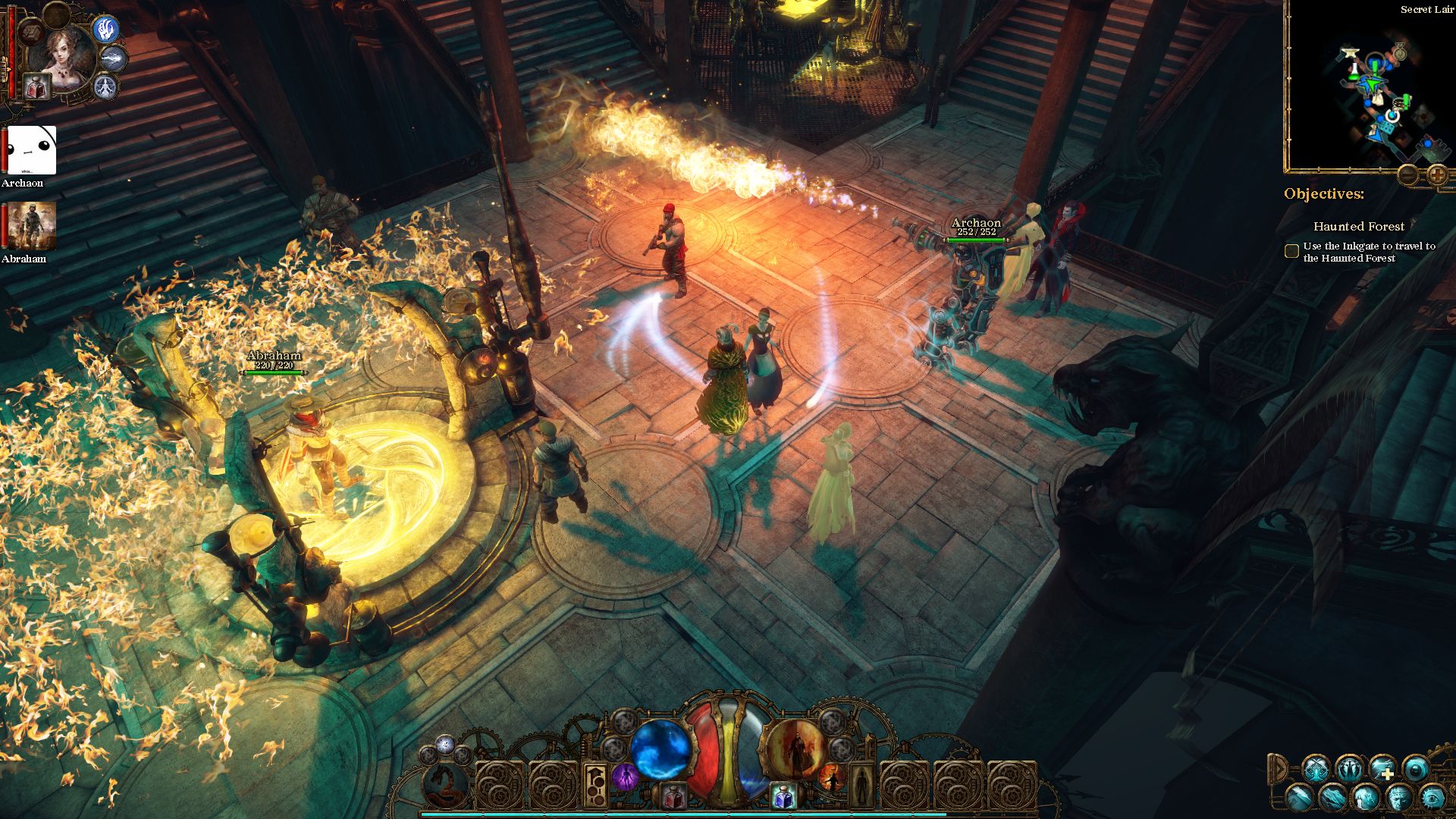Activate the blue swirling primary skill orb

point(660,748)
